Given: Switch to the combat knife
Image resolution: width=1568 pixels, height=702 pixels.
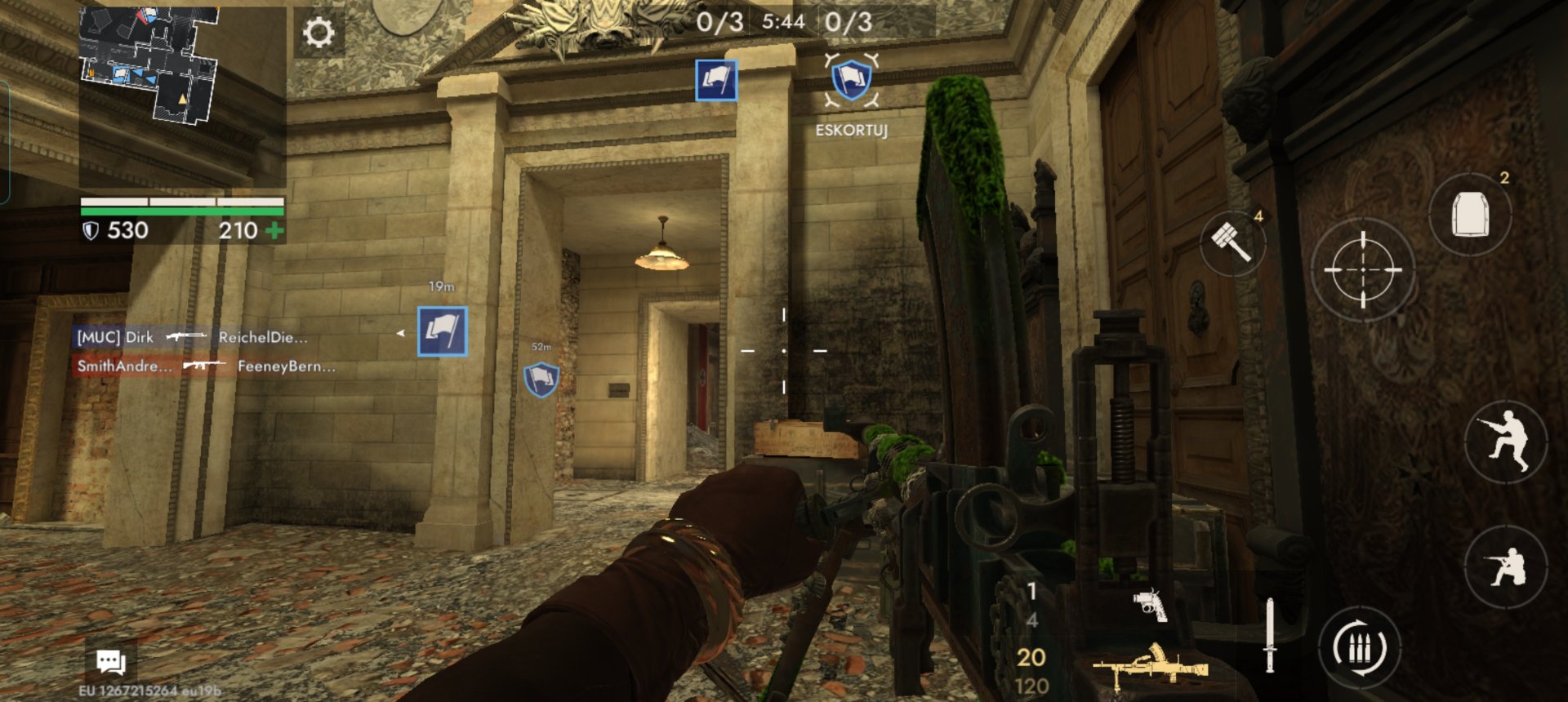Looking at the screenshot, I should pyautogui.click(x=1269, y=635).
